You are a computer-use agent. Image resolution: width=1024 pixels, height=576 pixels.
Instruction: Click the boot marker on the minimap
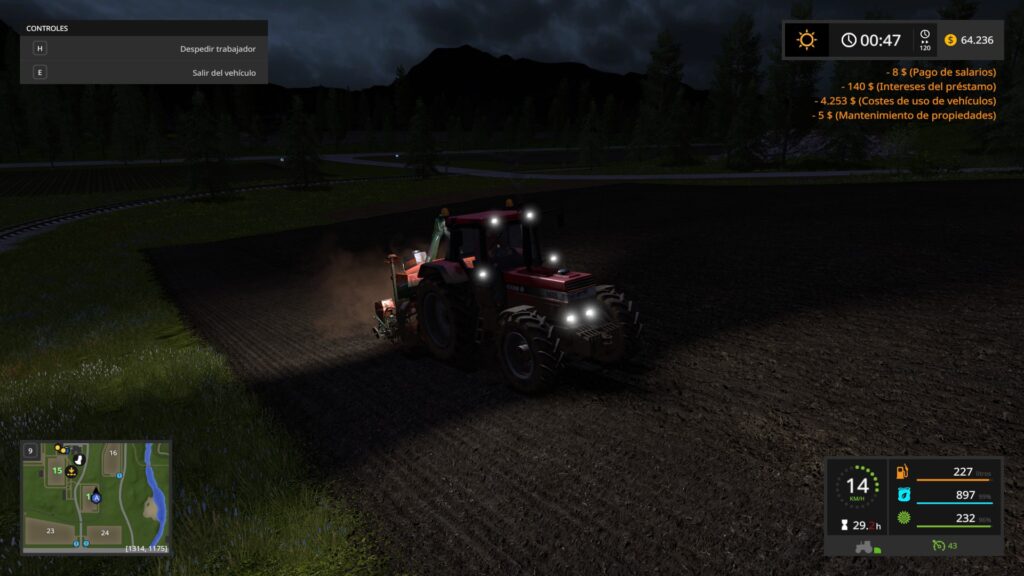click(79, 457)
